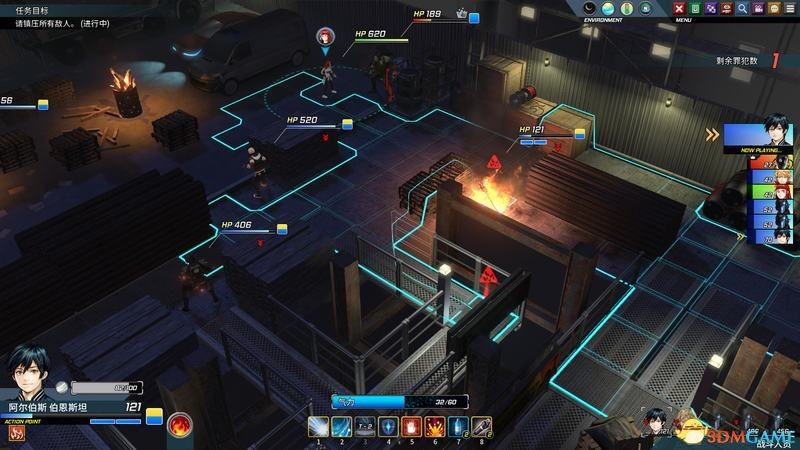Open the green clipboard menu icon
The image size is (800, 450).
696,8
